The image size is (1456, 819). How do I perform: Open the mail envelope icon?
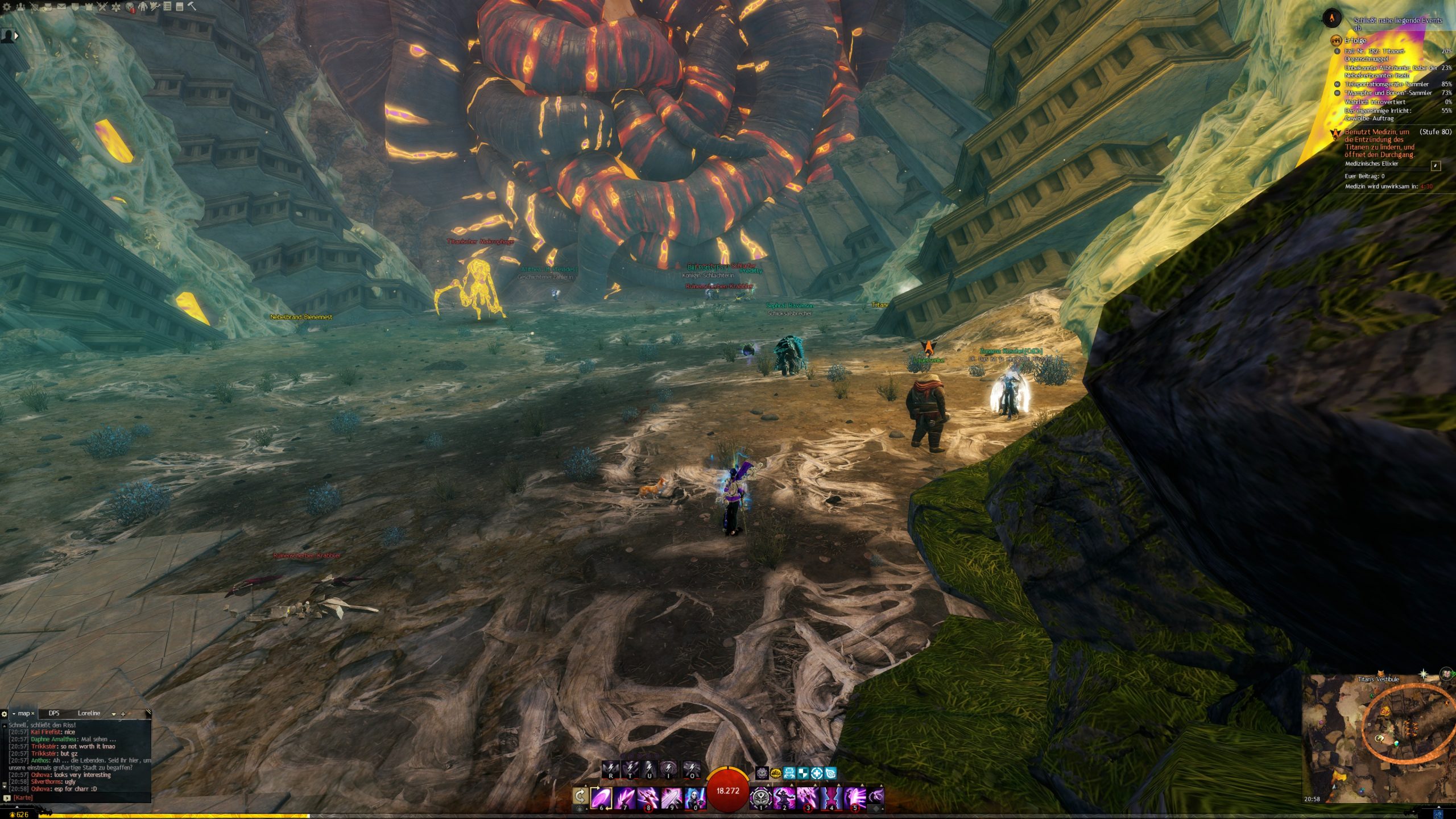(x=61, y=7)
